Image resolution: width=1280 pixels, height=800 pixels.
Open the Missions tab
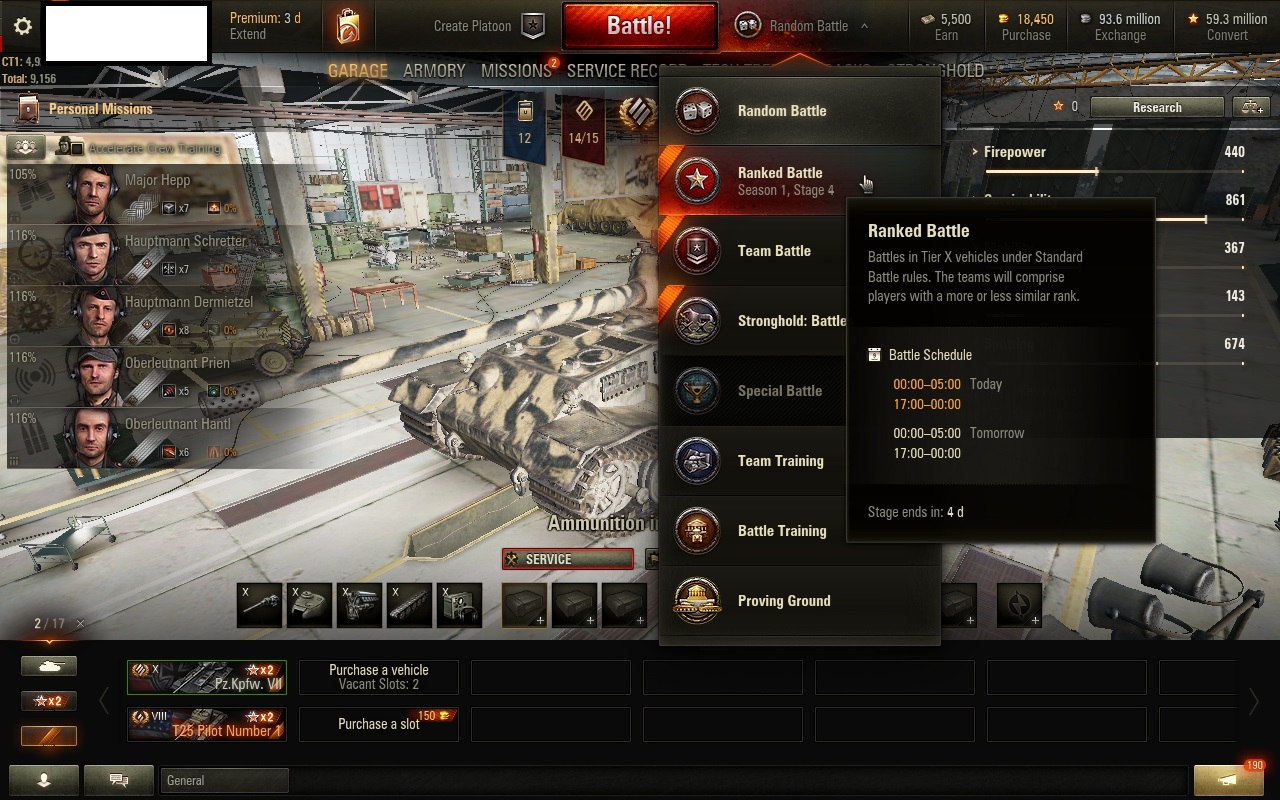click(516, 71)
